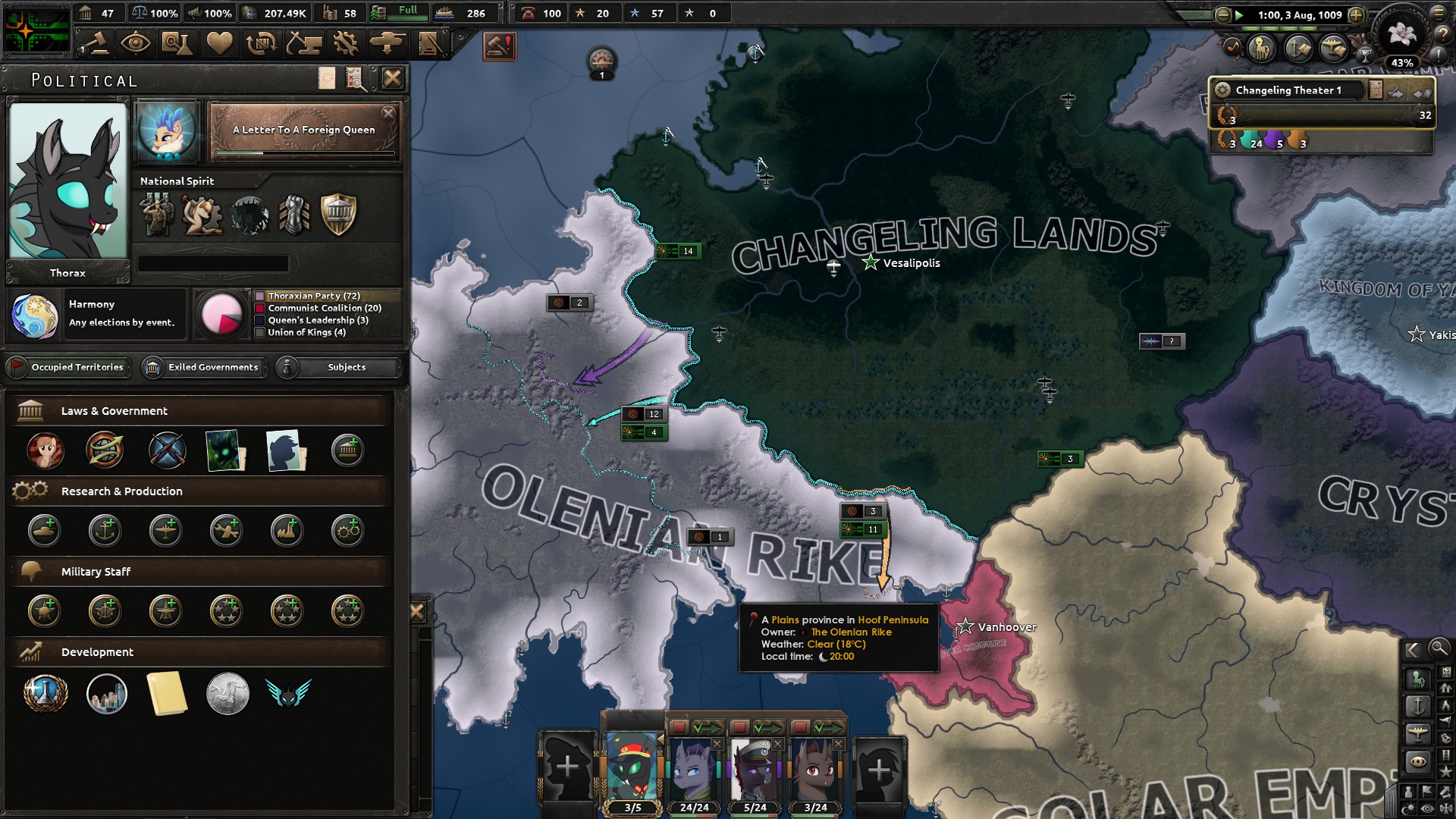Add a tank research slot
Image resolution: width=1456 pixels, height=819 pixels.
(45, 531)
